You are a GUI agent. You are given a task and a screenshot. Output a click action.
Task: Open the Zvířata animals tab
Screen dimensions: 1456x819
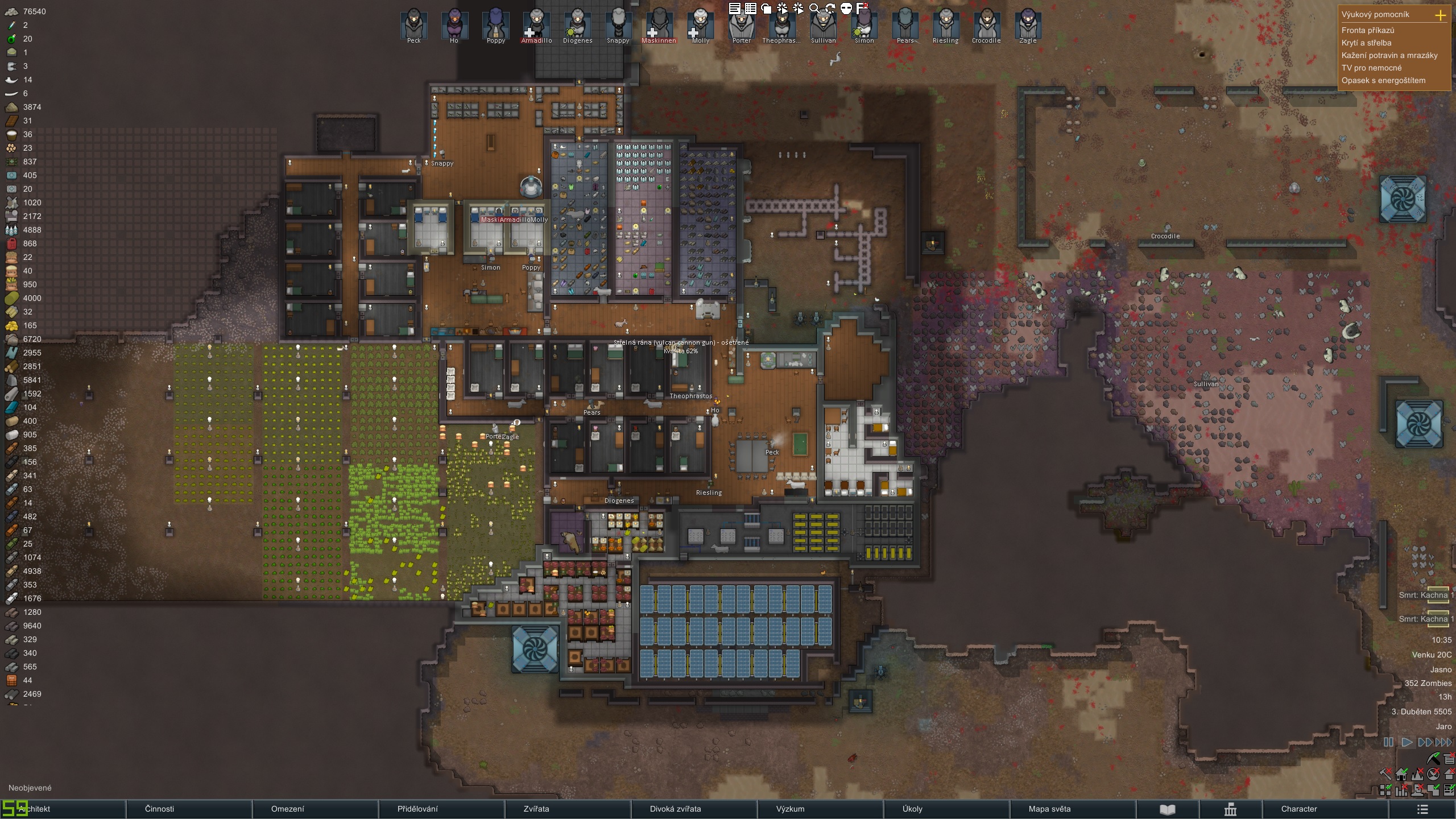coord(536,809)
